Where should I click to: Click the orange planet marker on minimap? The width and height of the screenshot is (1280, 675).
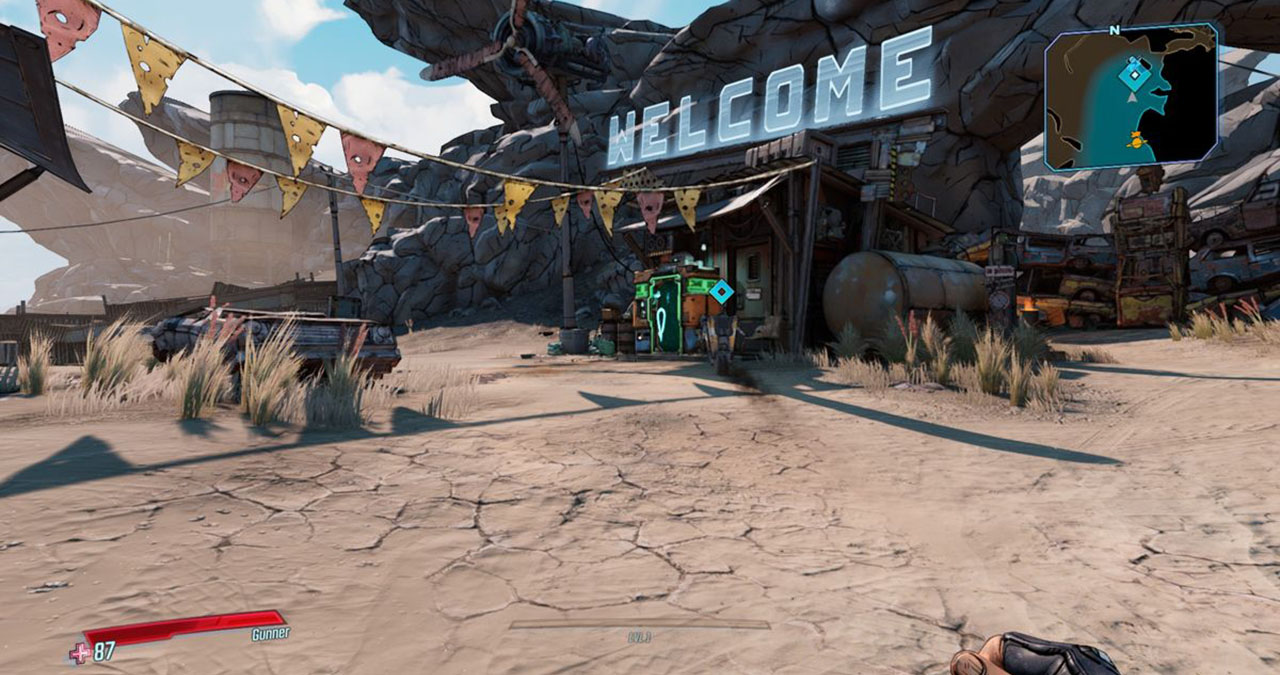pos(1135,141)
